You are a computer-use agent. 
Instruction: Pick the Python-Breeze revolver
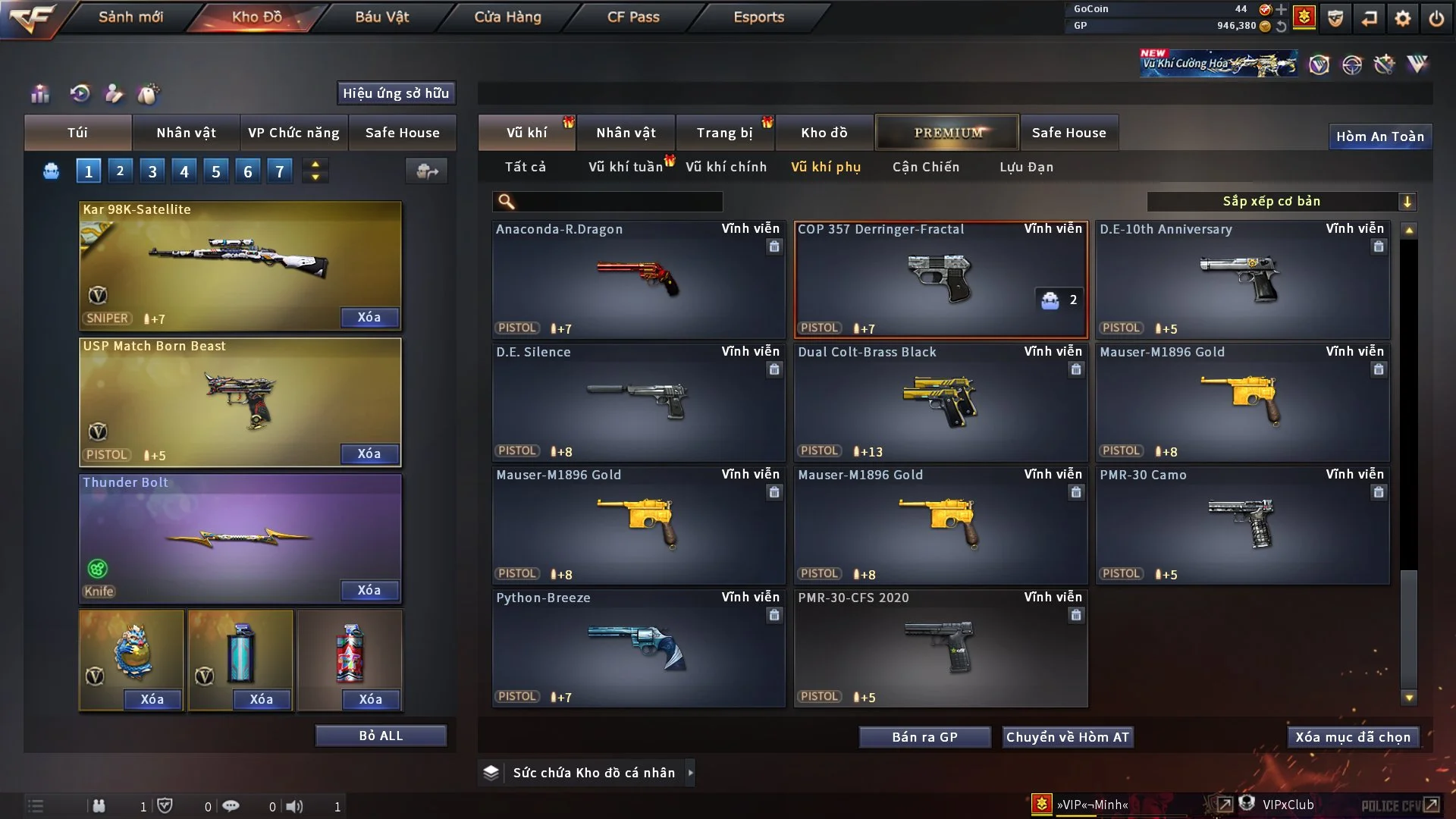tap(638, 648)
